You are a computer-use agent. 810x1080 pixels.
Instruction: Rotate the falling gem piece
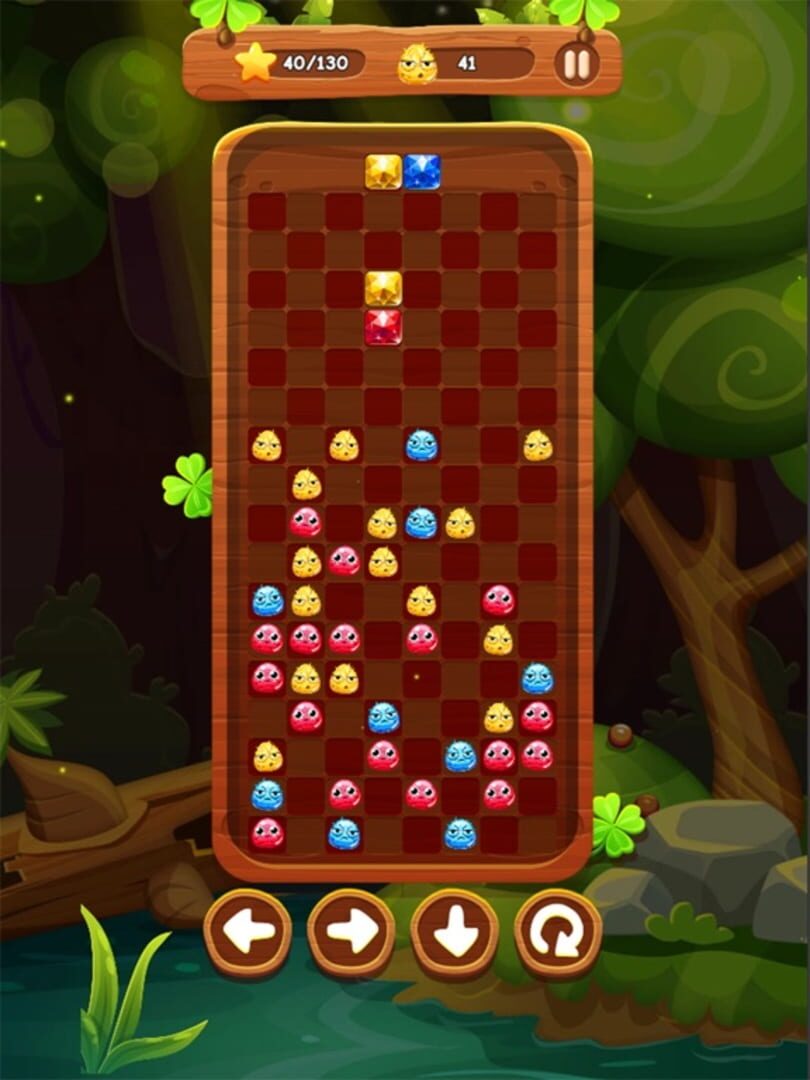coord(558,933)
